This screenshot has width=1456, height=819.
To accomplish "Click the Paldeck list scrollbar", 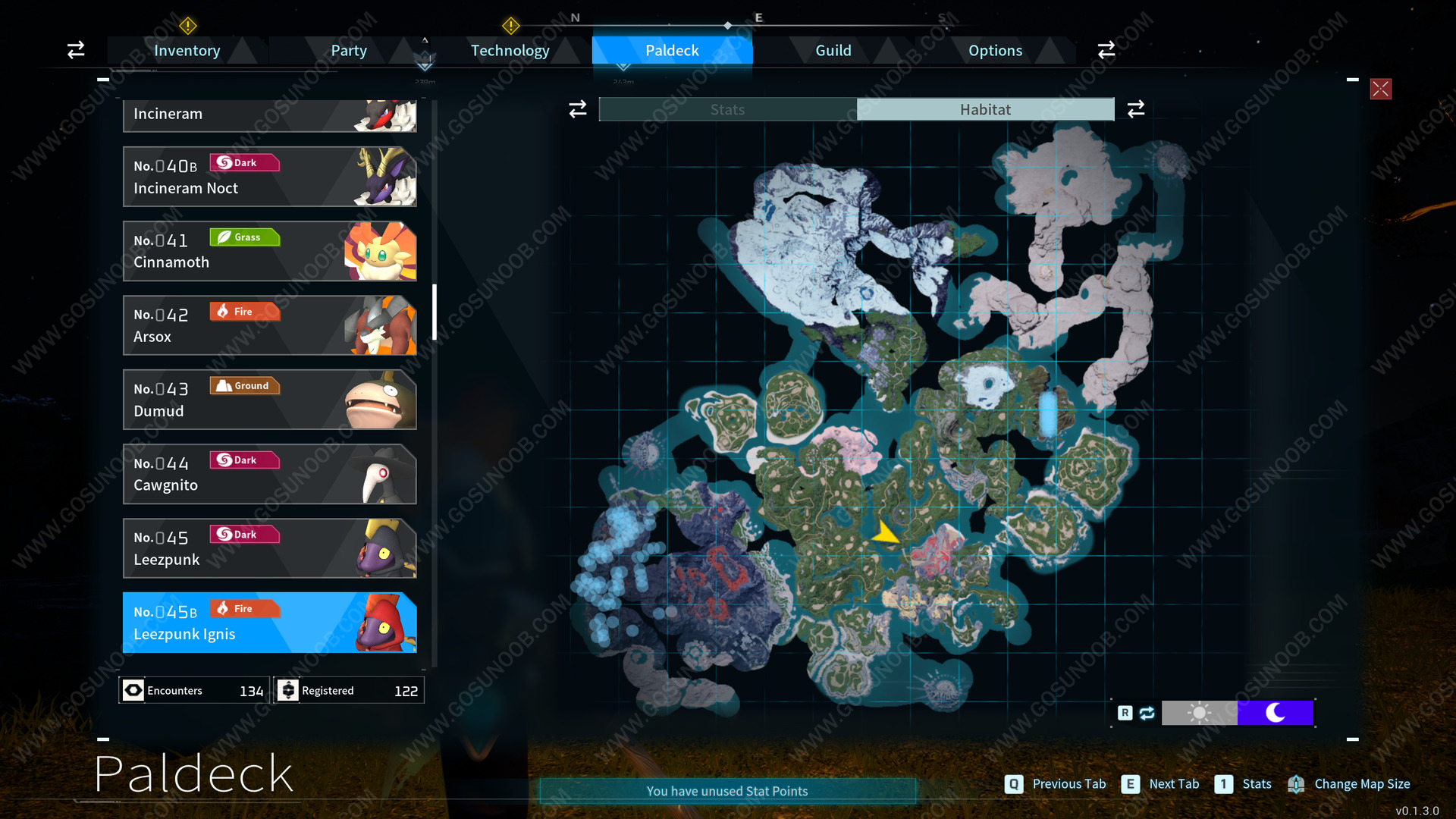I will (x=435, y=312).
